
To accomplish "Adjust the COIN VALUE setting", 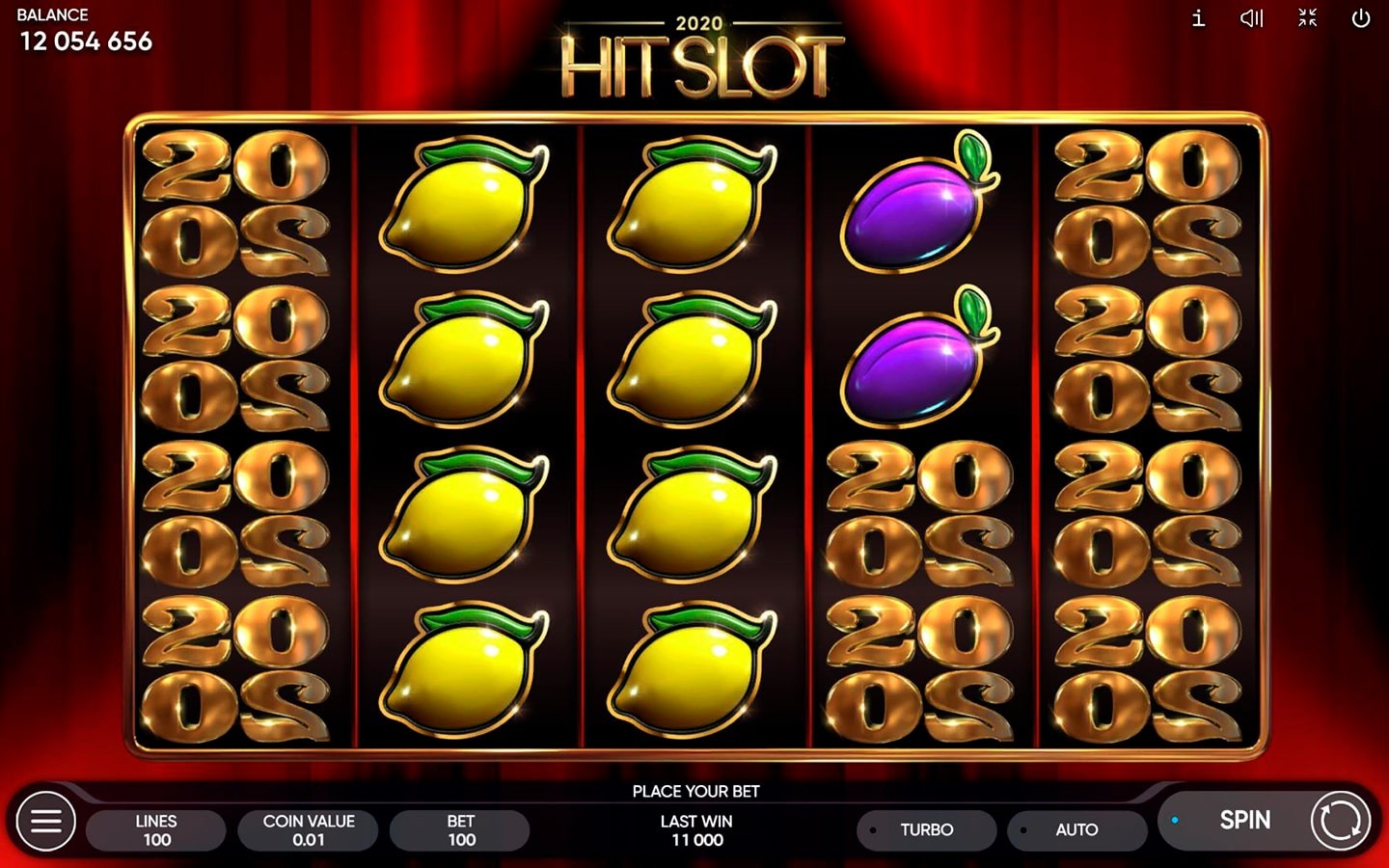I will coord(308,829).
